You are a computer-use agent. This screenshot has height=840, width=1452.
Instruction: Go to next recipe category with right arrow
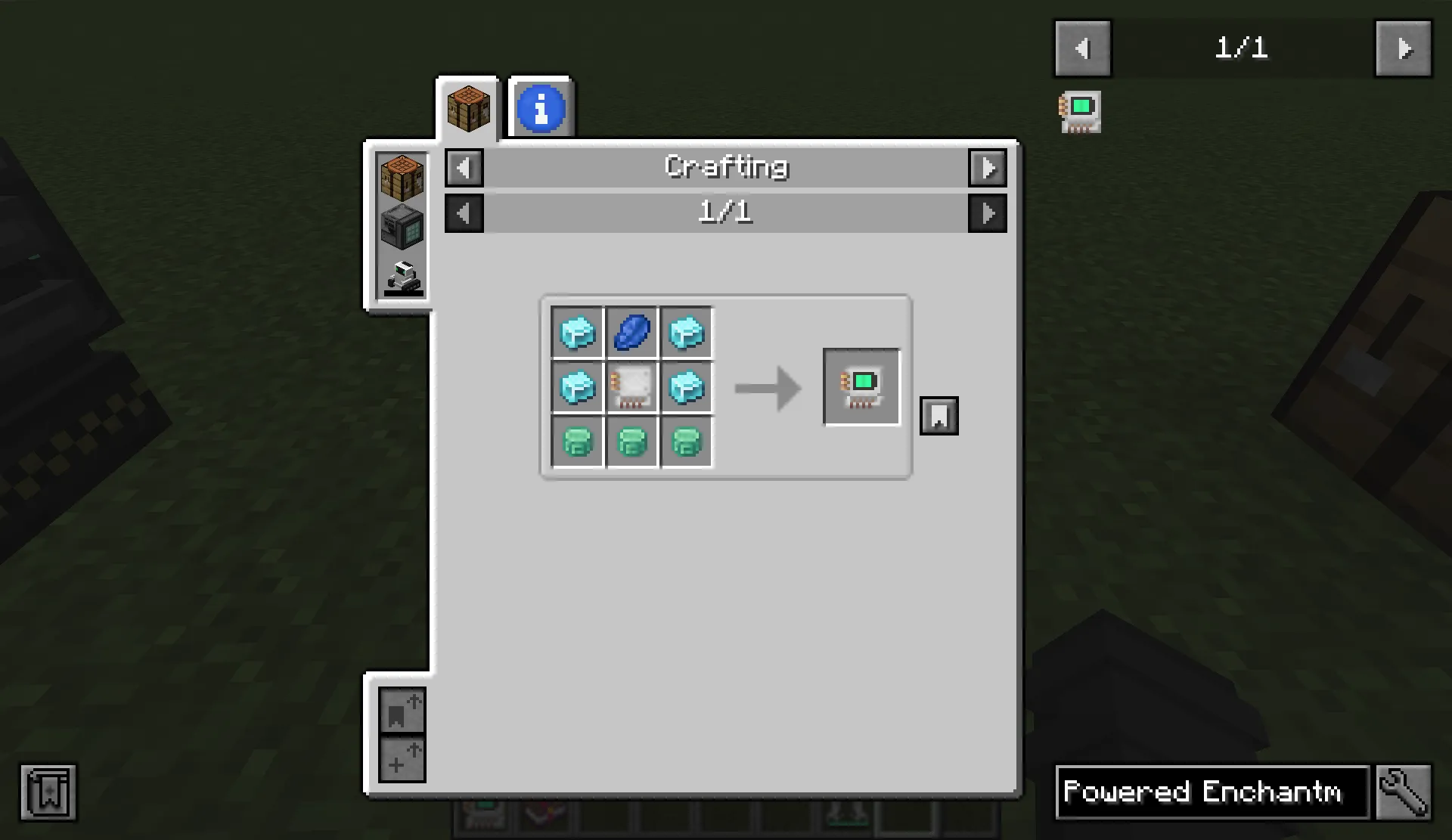988,168
